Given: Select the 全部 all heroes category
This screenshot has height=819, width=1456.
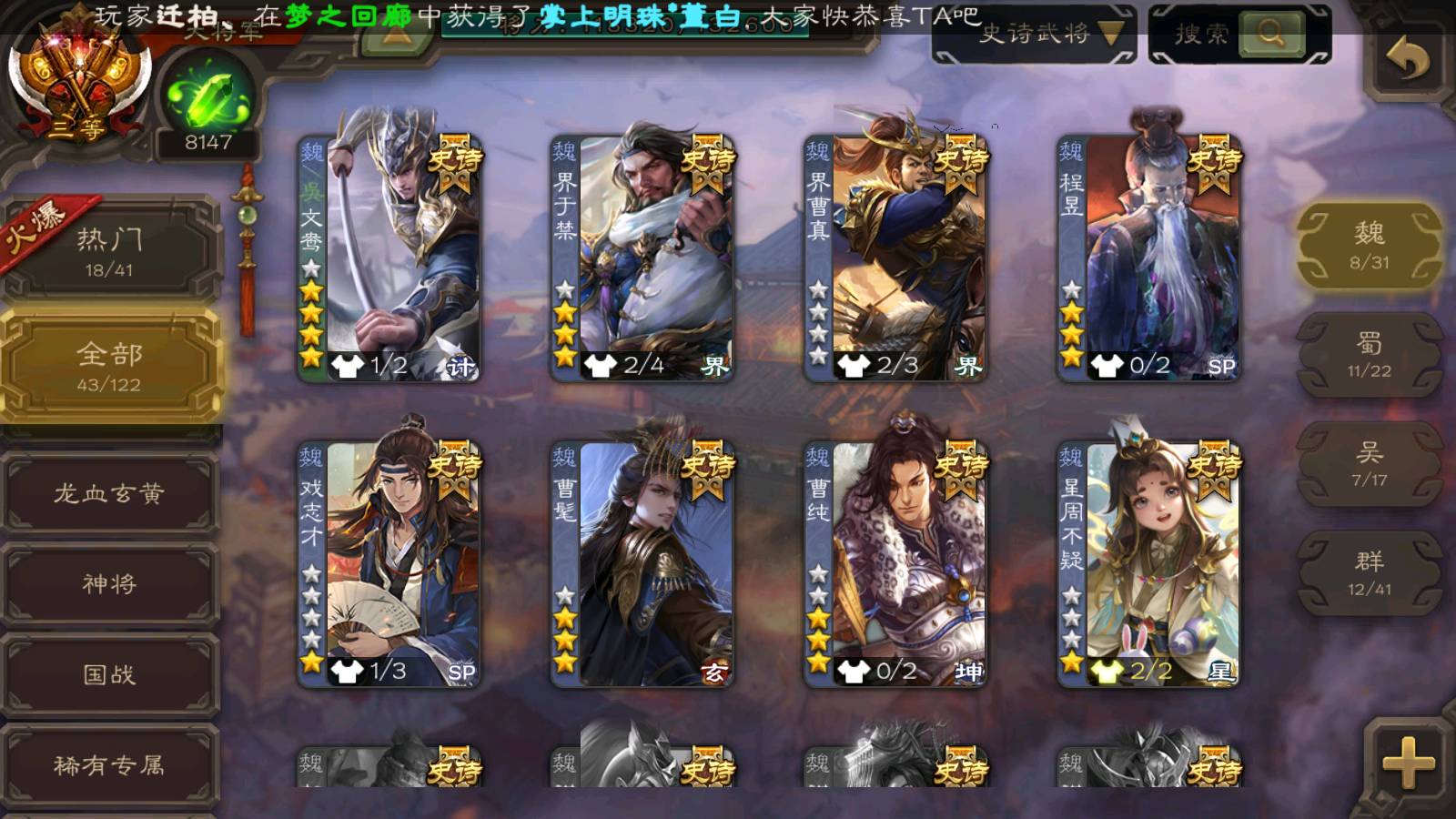Looking at the screenshot, I should [x=109, y=366].
